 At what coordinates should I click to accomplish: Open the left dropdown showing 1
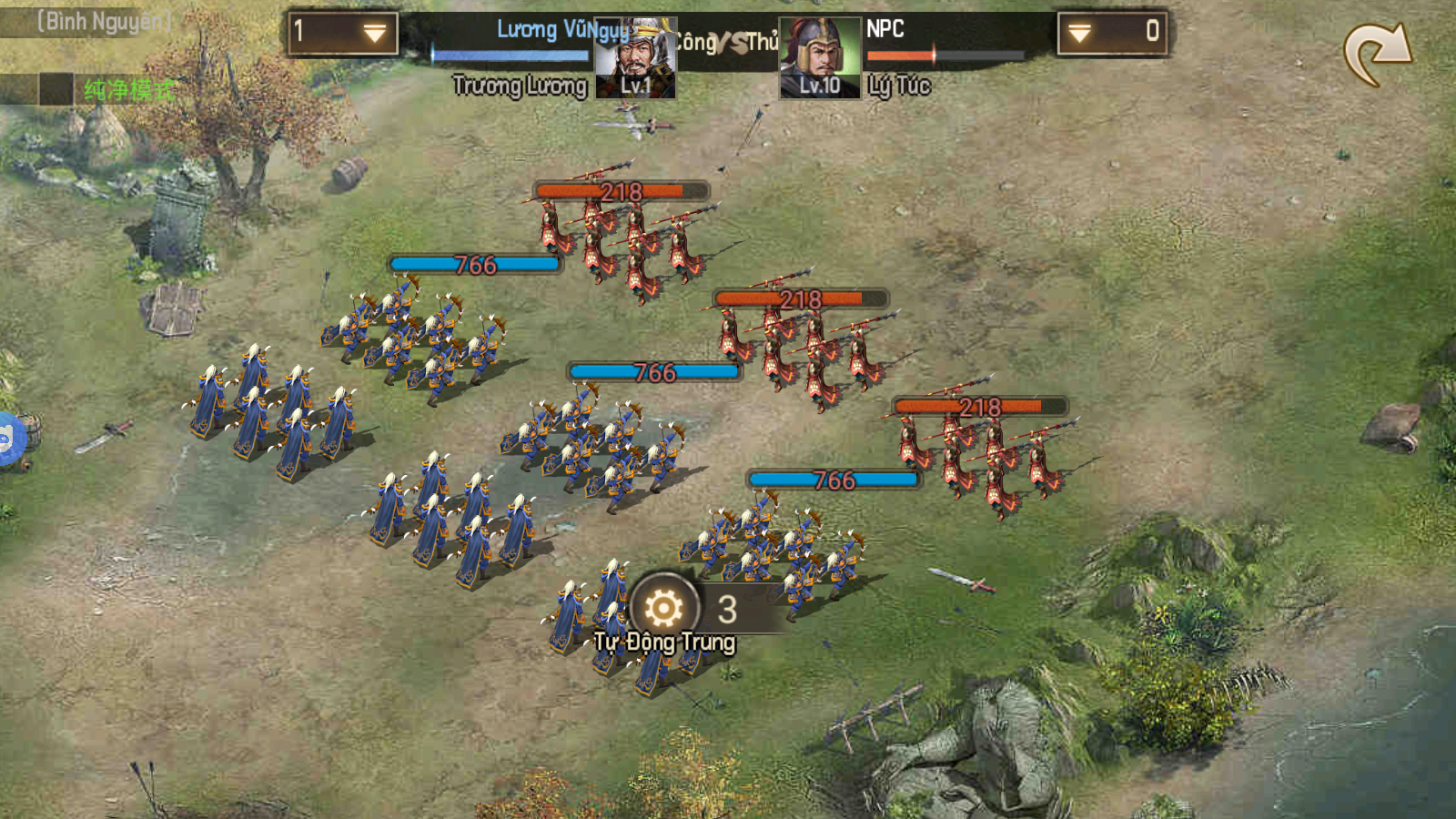pyautogui.click(x=343, y=34)
